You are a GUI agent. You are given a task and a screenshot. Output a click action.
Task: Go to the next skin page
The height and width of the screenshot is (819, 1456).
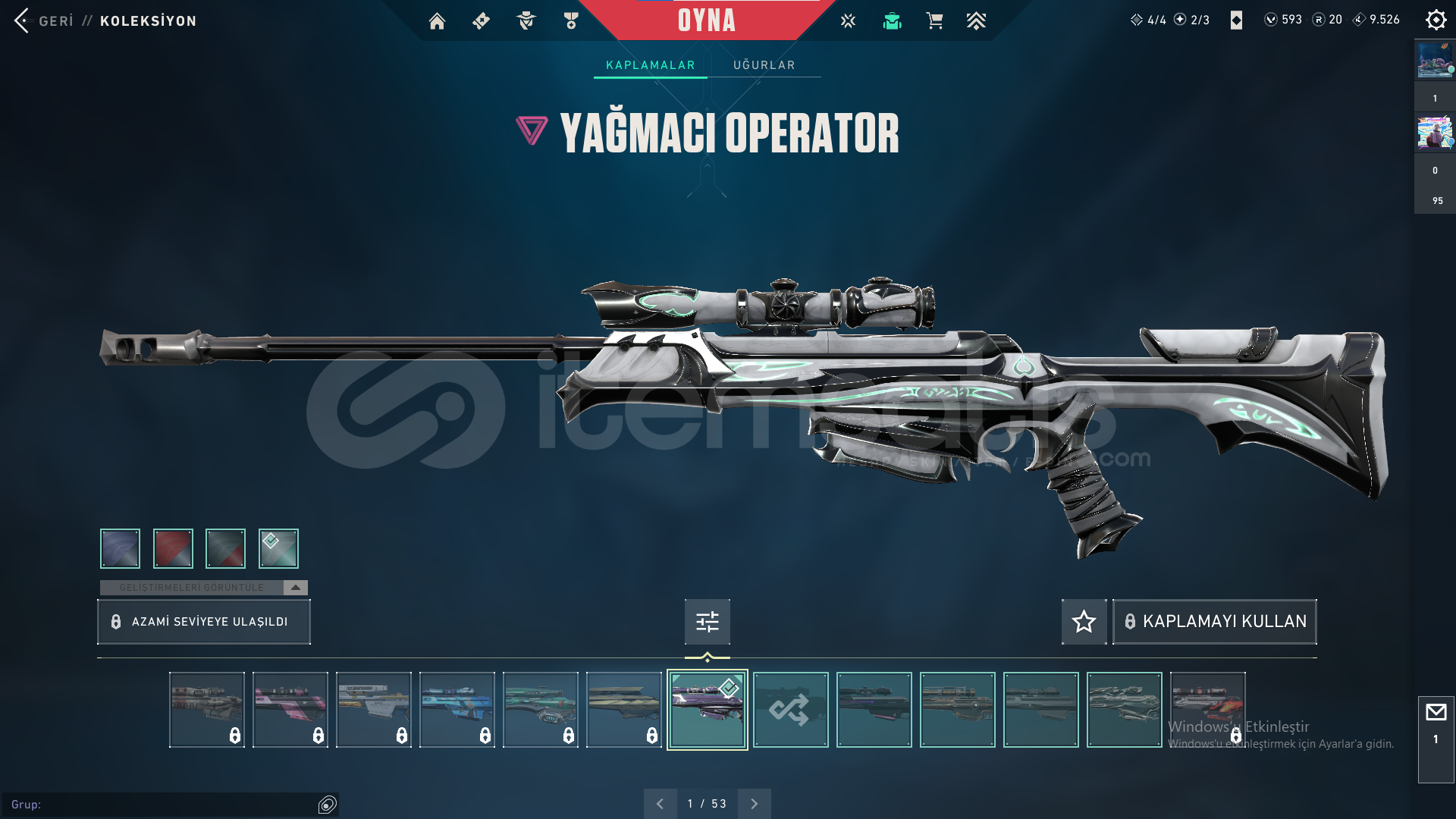tap(755, 804)
